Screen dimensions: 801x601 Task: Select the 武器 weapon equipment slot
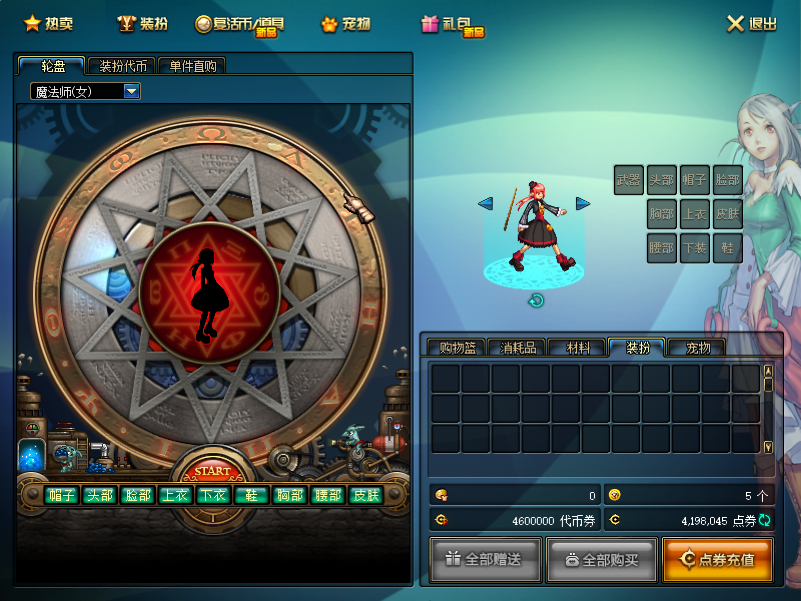629,180
